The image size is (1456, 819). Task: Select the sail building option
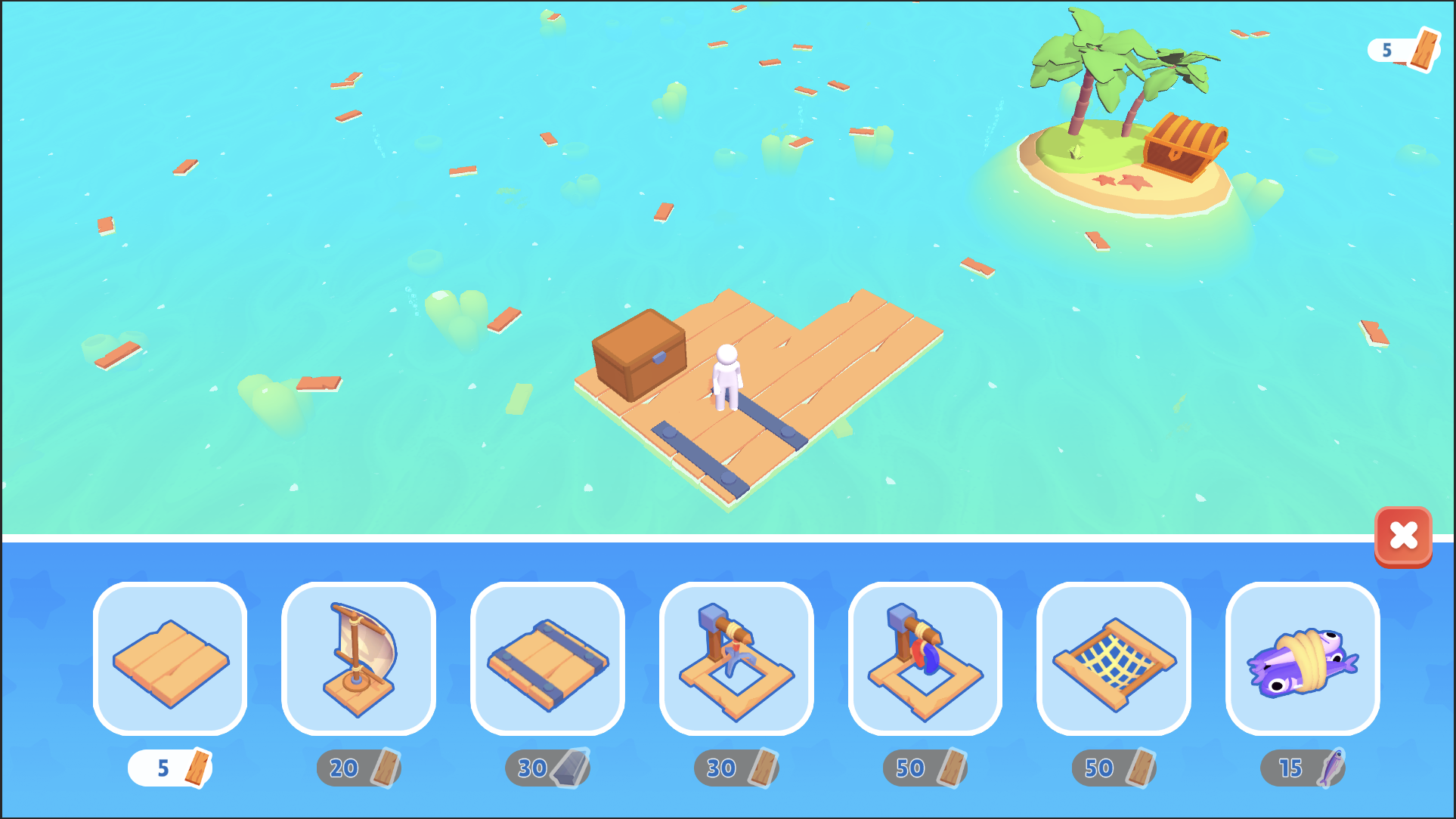pos(358,659)
